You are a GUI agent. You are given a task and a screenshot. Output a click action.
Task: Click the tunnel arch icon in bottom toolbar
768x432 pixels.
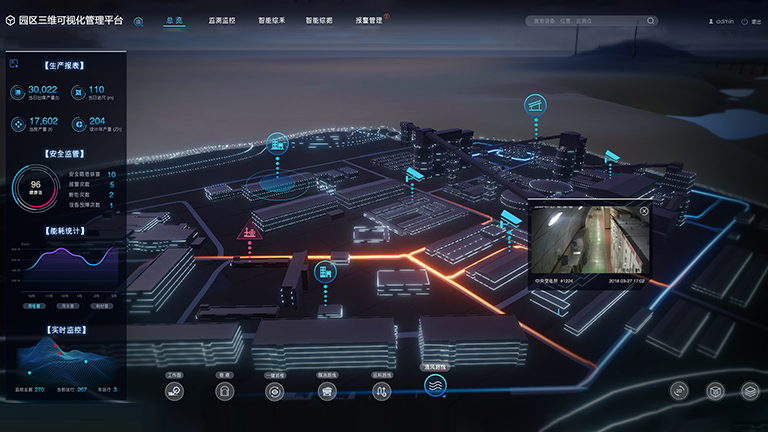coord(224,392)
